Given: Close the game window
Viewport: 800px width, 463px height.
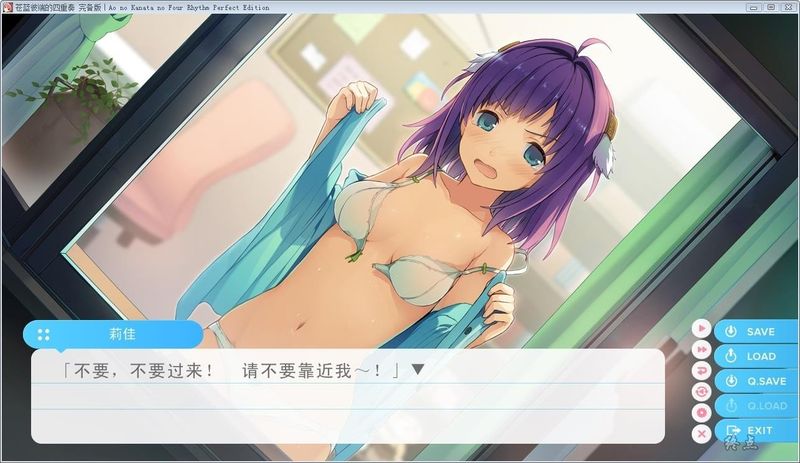Looking at the screenshot, I should [787, 6].
